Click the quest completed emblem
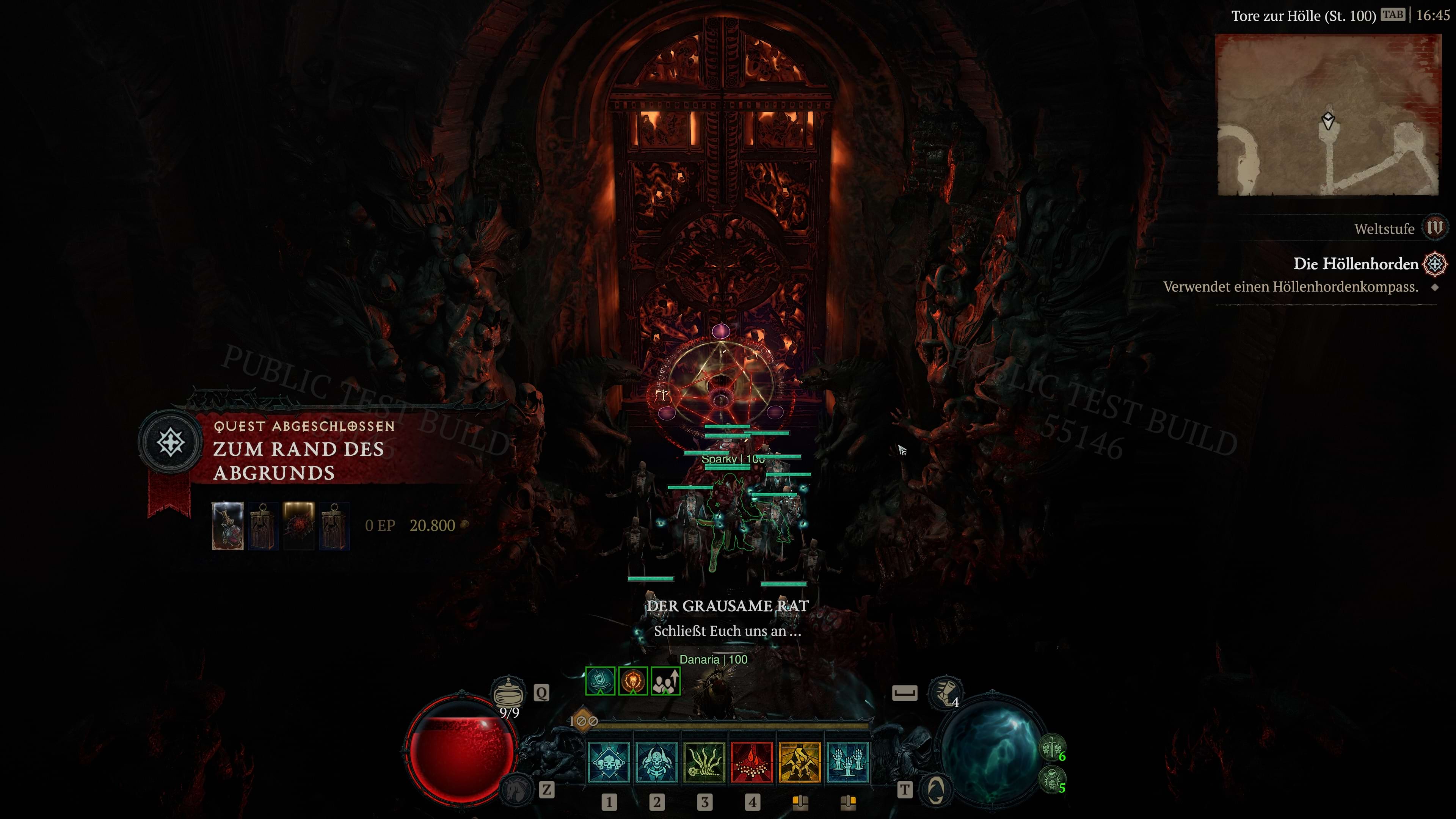The image size is (1456, 819). (x=171, y=442)
